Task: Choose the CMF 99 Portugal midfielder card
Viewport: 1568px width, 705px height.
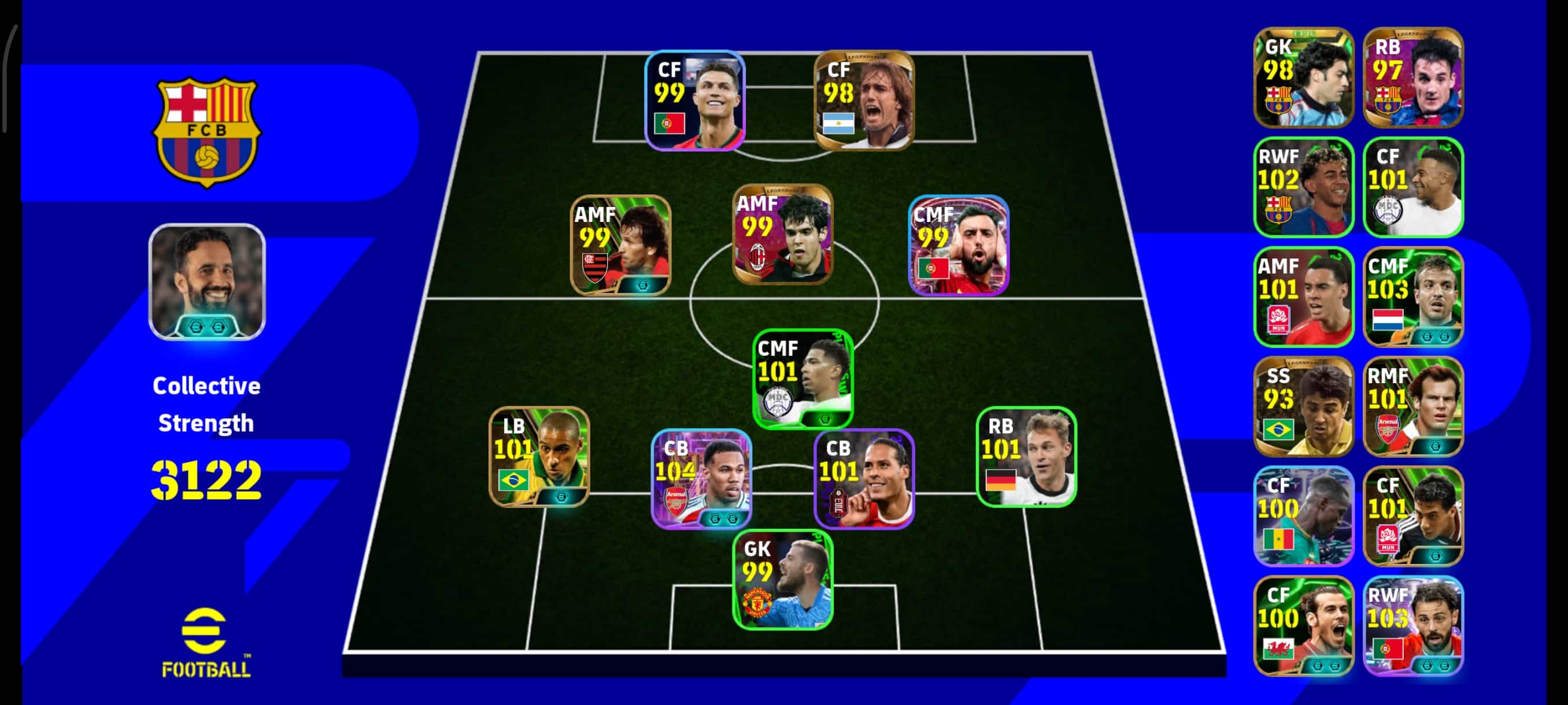Action: coord(958,245)
